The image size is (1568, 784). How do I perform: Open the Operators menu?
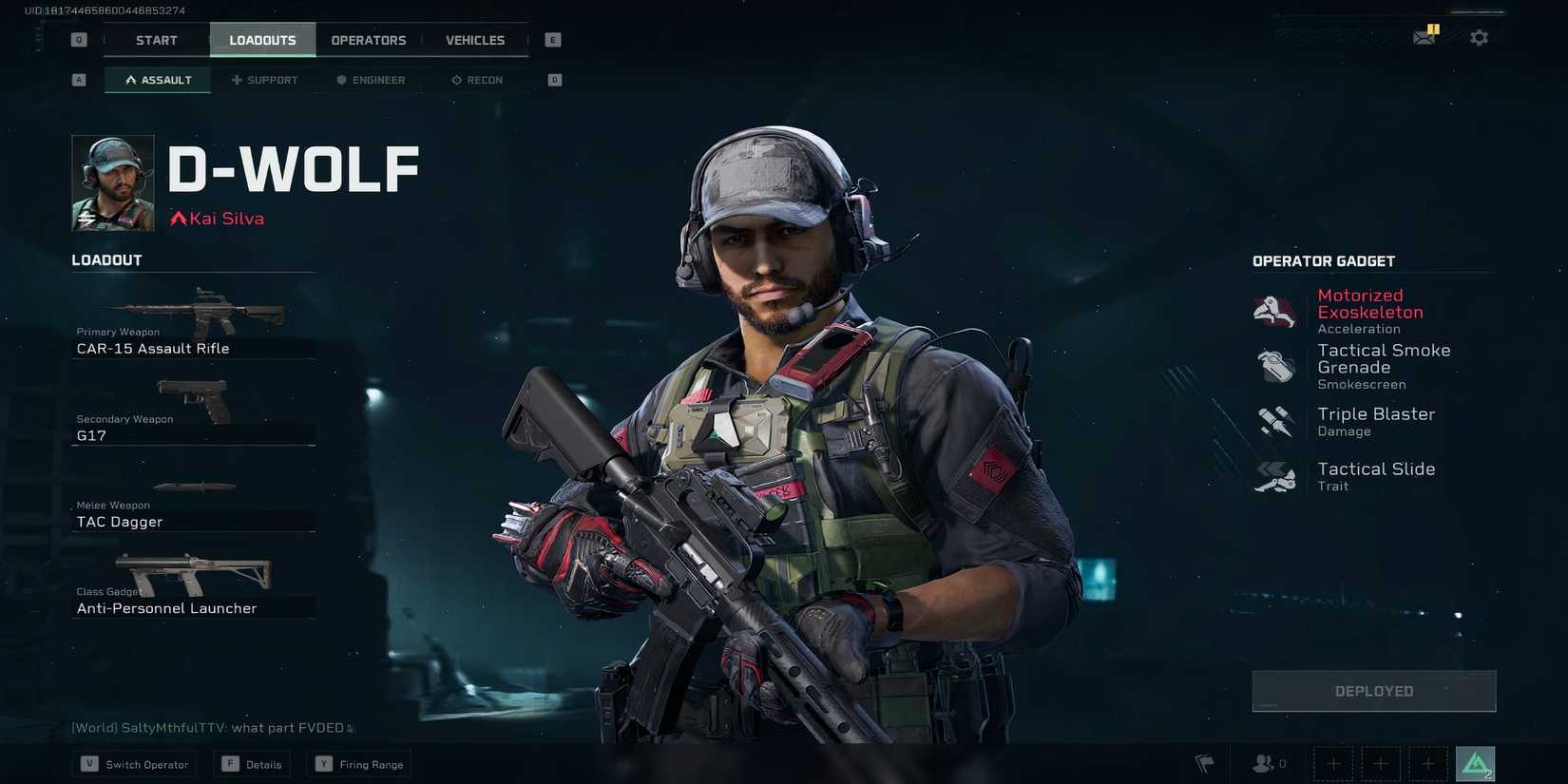click(369, 40)
